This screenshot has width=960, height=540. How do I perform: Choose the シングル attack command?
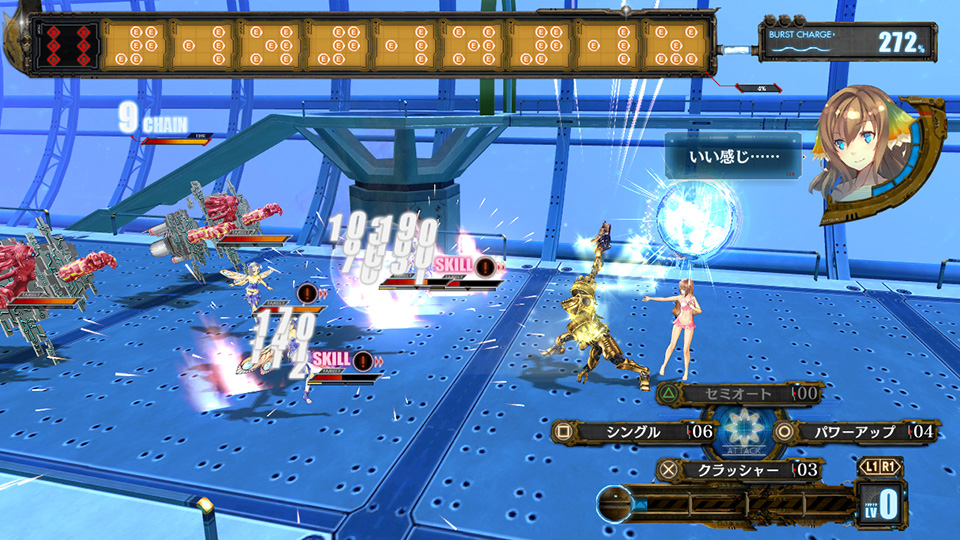click(x=633, y=432)
